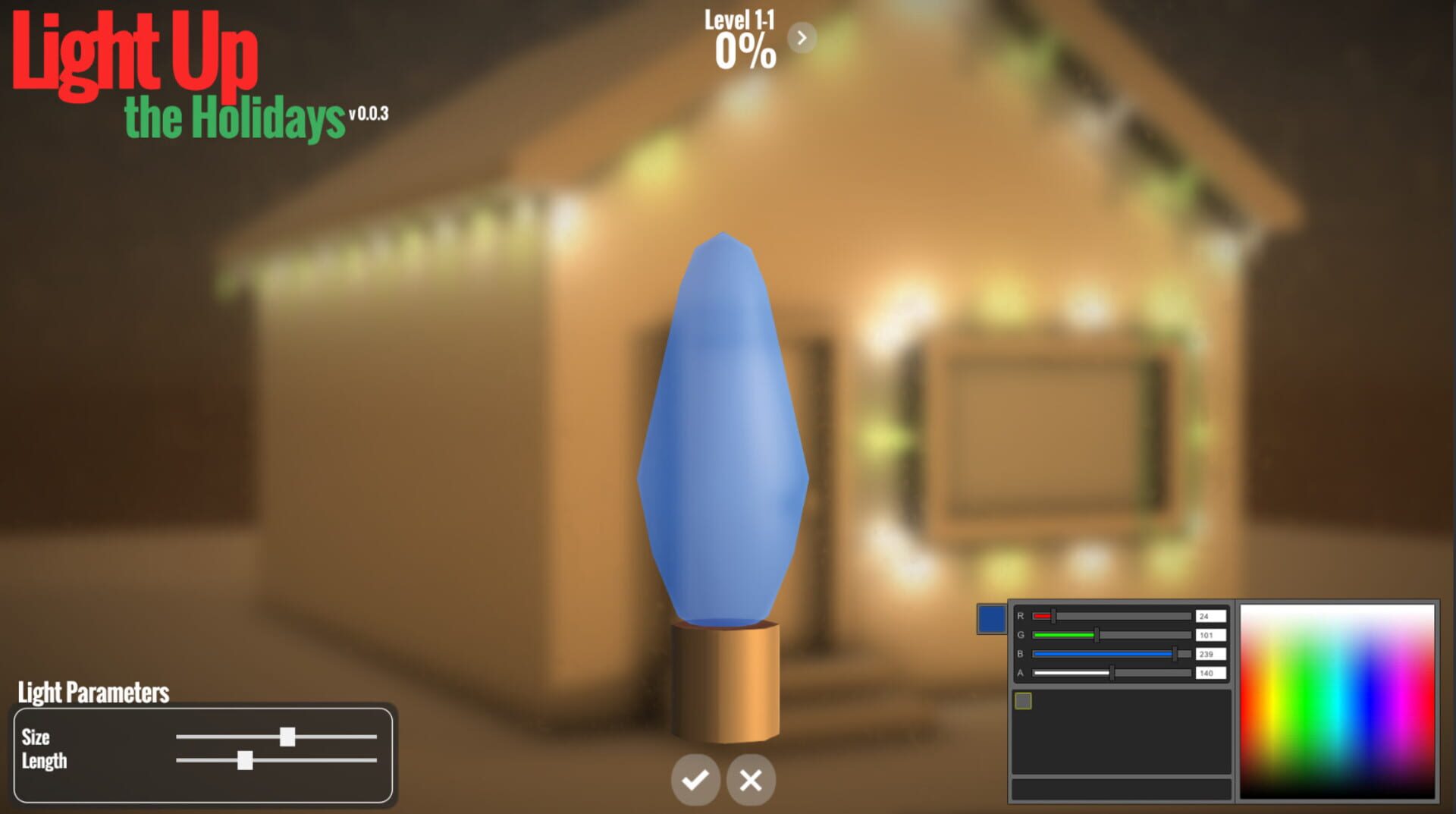The height and width of the screenshot is (814, 1456).
Task: Adjust the Length slider handle
Action: pos(244,761)
